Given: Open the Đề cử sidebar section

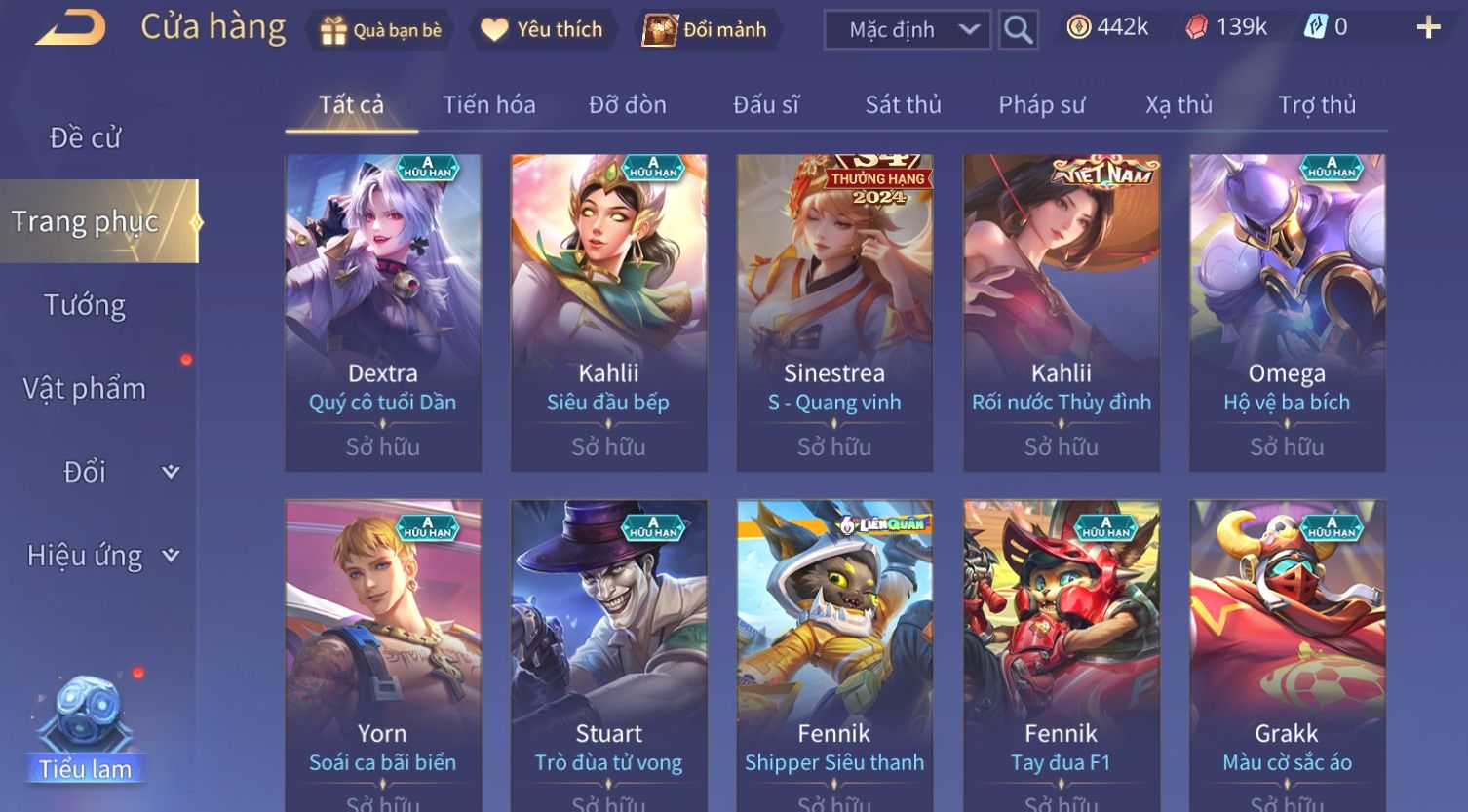Looking at the screenshot, I should click(x=86, y=138).
